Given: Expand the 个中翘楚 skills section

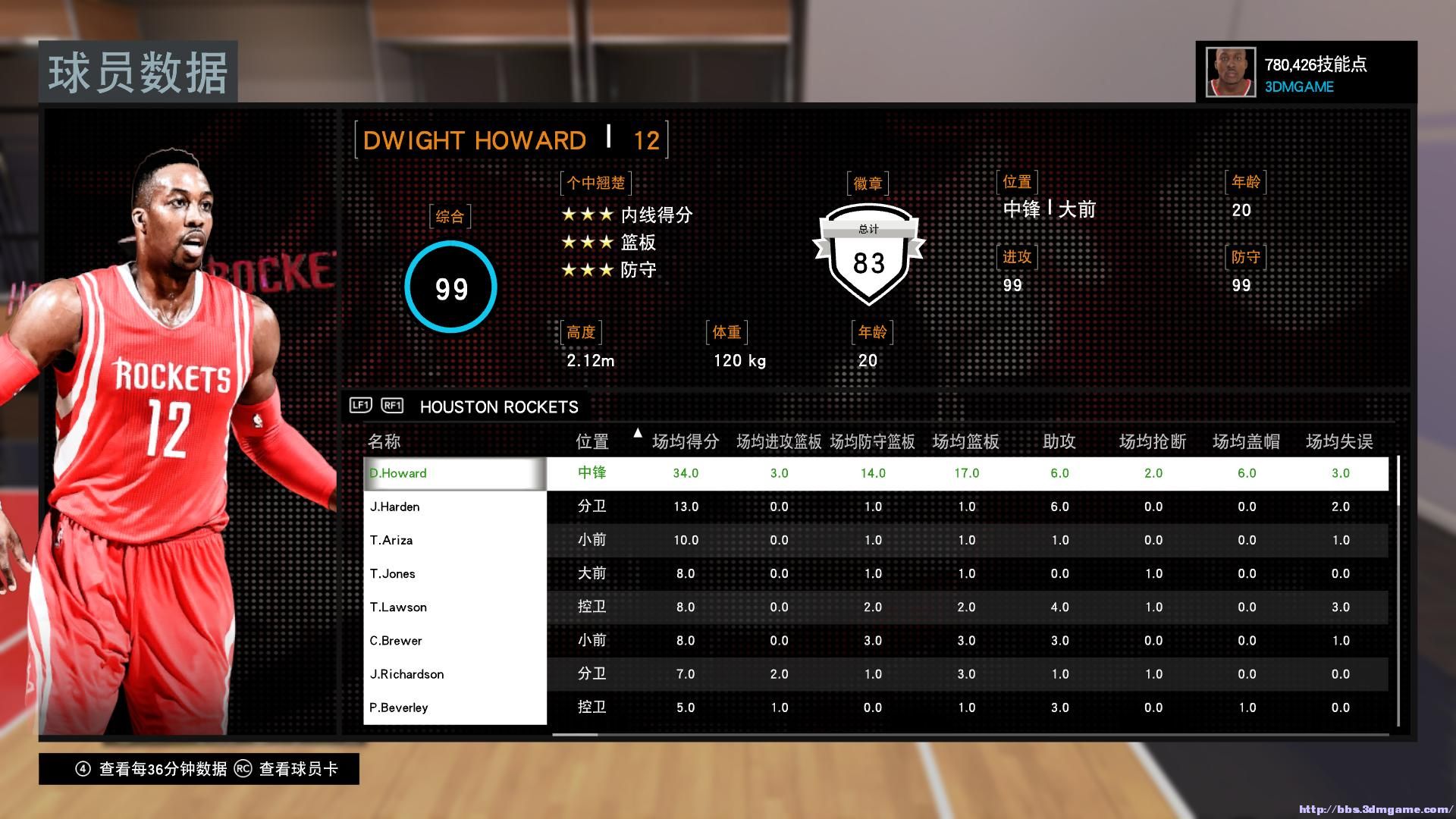Looking at the screenshot, I should pyautogui.click(x=596, y=182).
